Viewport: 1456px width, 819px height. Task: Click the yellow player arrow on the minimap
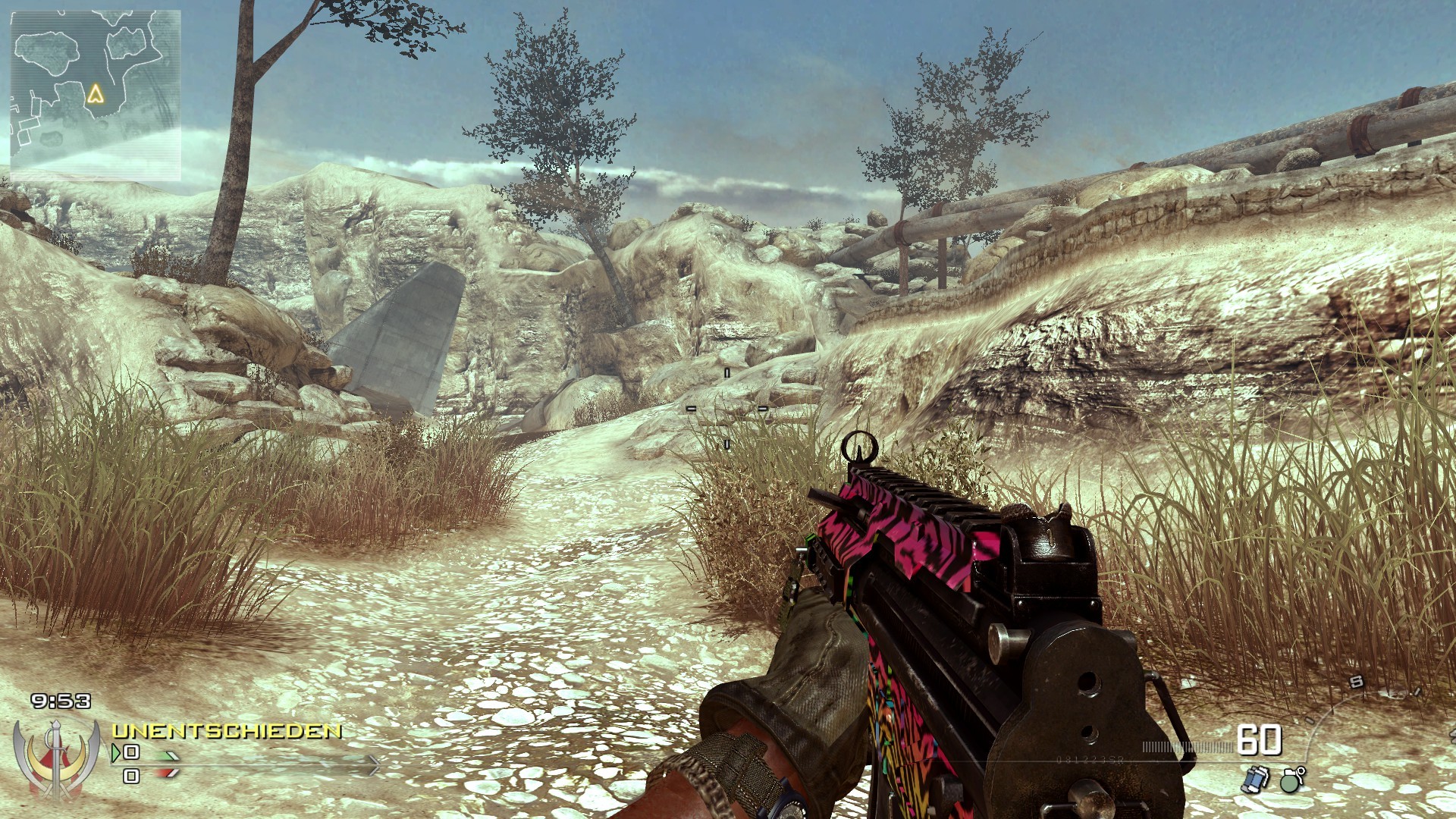(95, 94)
